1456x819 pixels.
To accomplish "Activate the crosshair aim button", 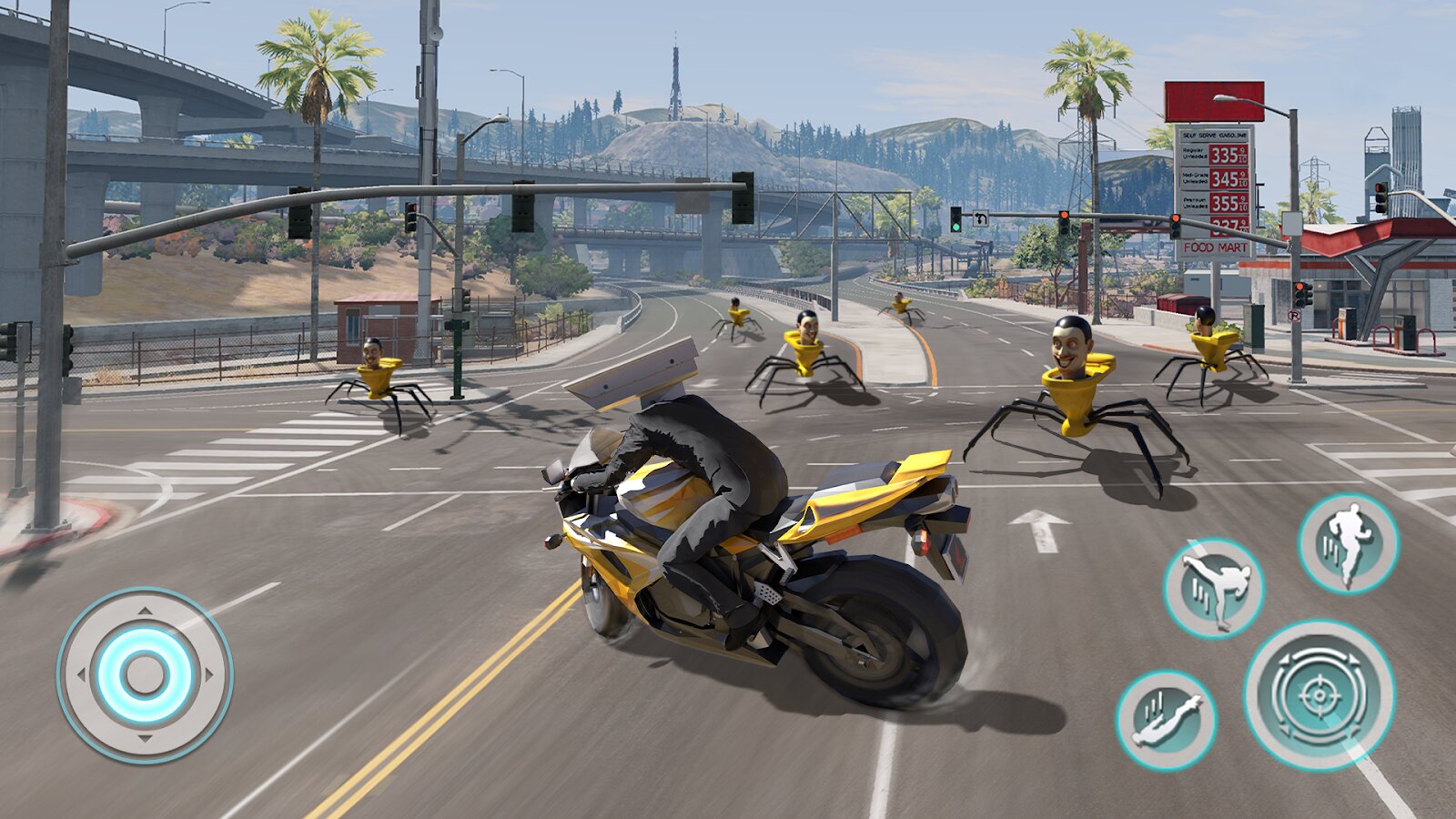I will pyautogui.click(x=1319, y=695).
